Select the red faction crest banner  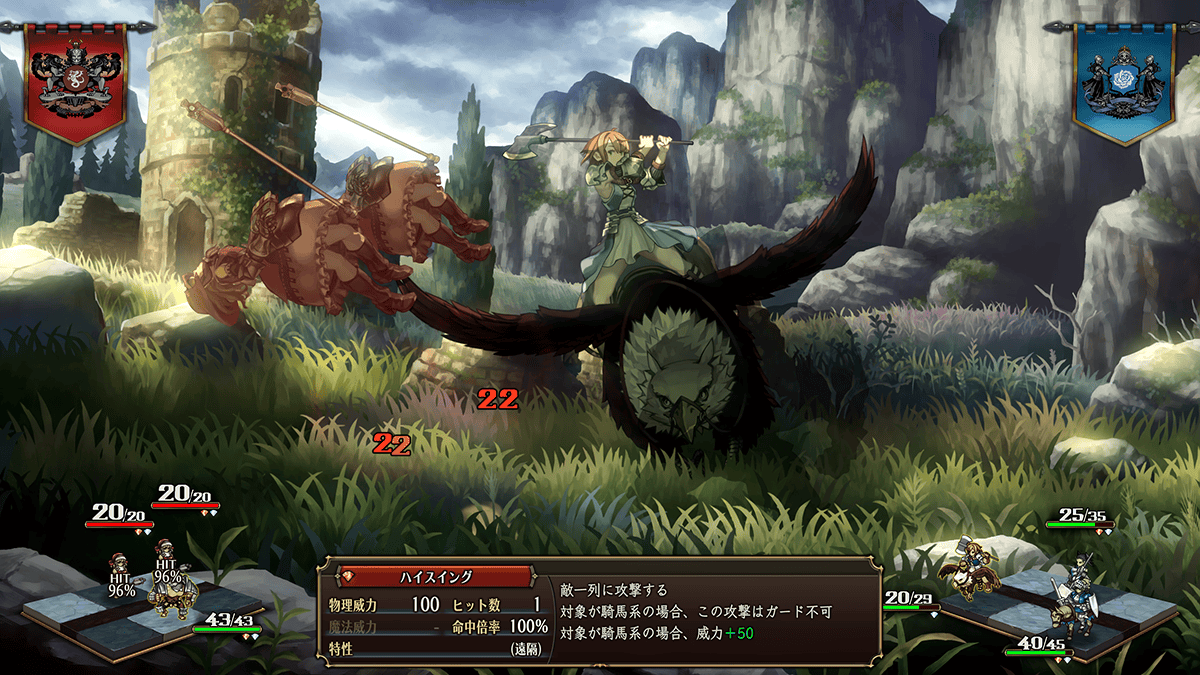click(x=76, y=80)
